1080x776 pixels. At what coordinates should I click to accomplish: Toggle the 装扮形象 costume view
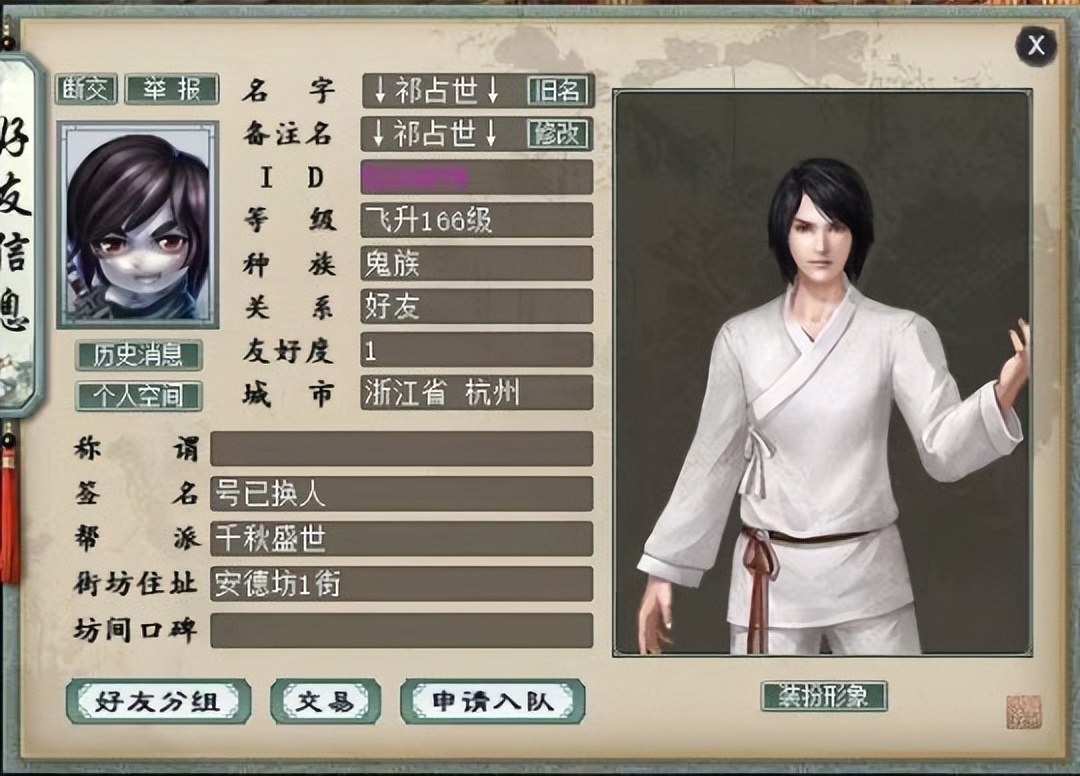coord(823,696)
